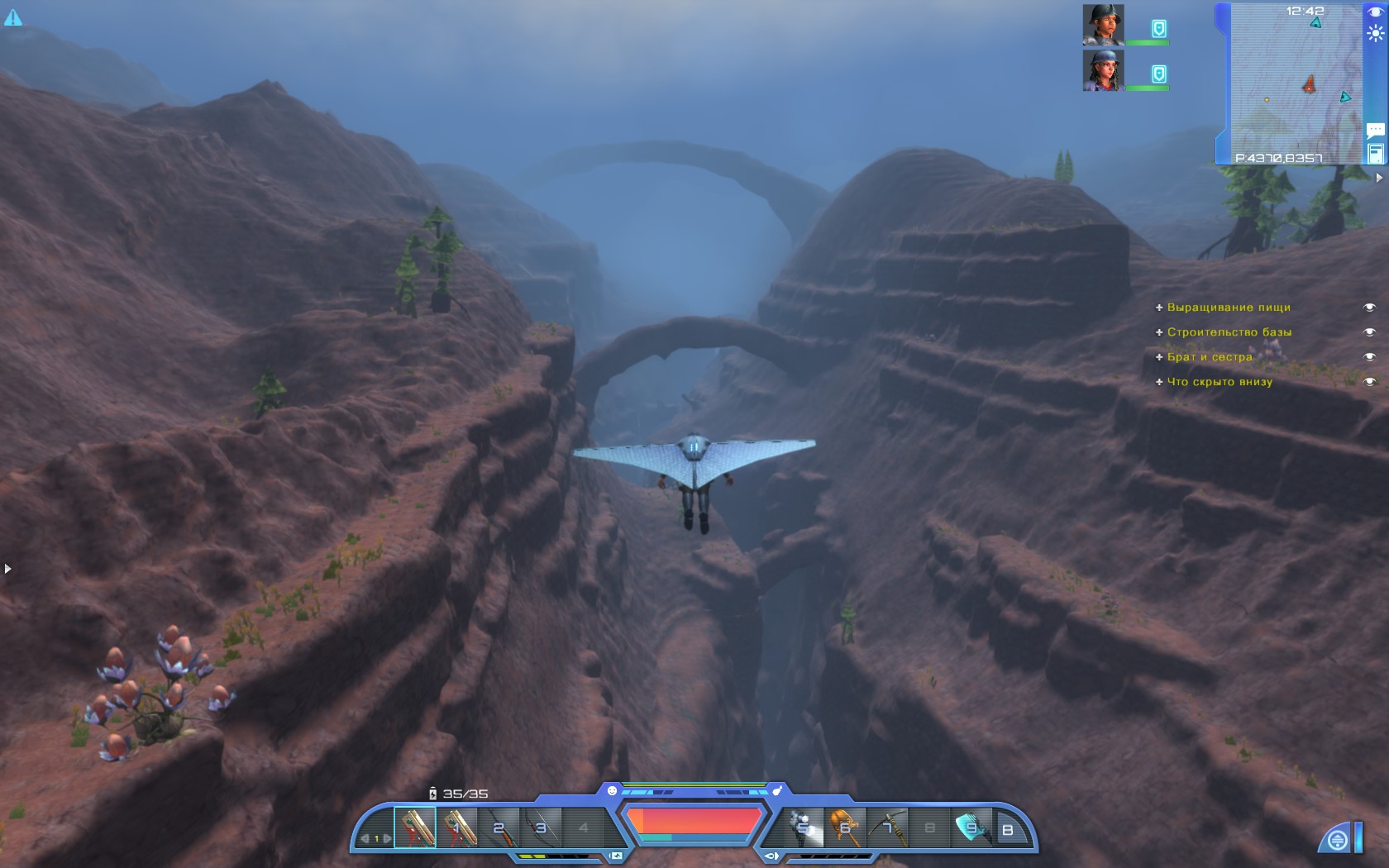The height and width of the screenshot is (868, 1389).
Task: Hide the Строительство базы quest marker
Action: point(1368,331)
